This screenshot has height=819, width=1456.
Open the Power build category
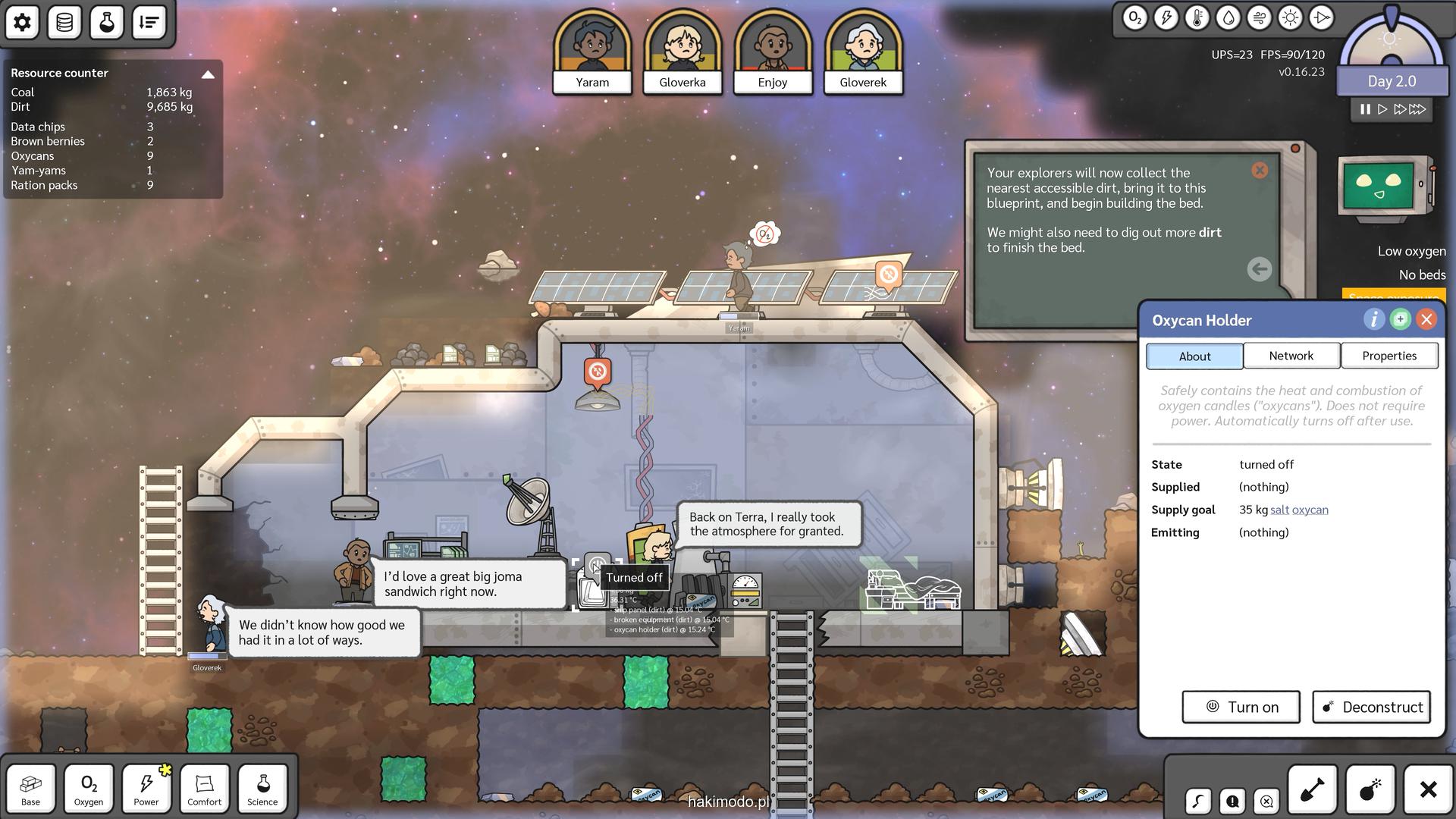pos(146,789)
